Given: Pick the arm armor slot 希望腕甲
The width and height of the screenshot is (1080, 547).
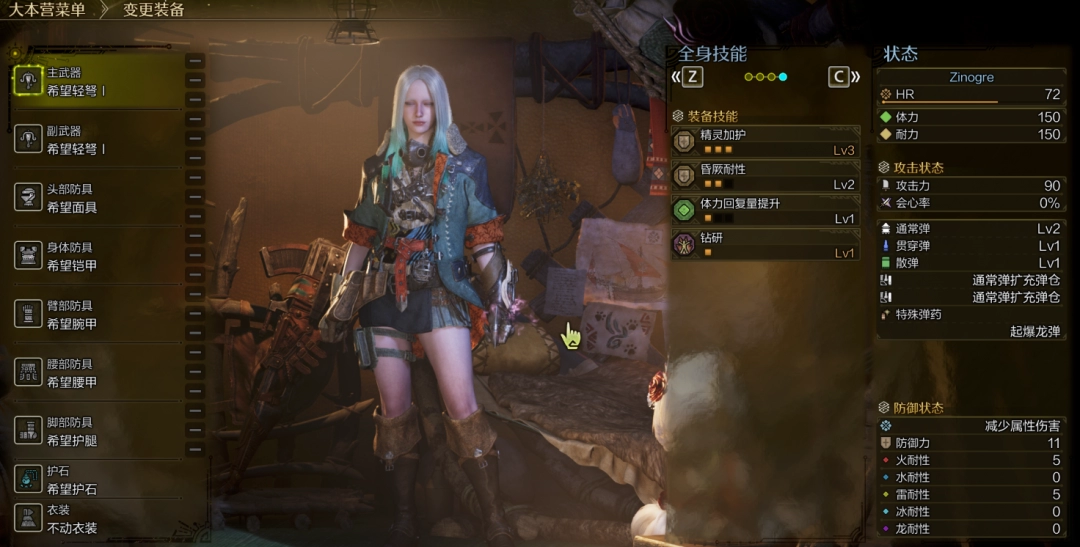Looking at the screenshot, I should coord(95,314).
